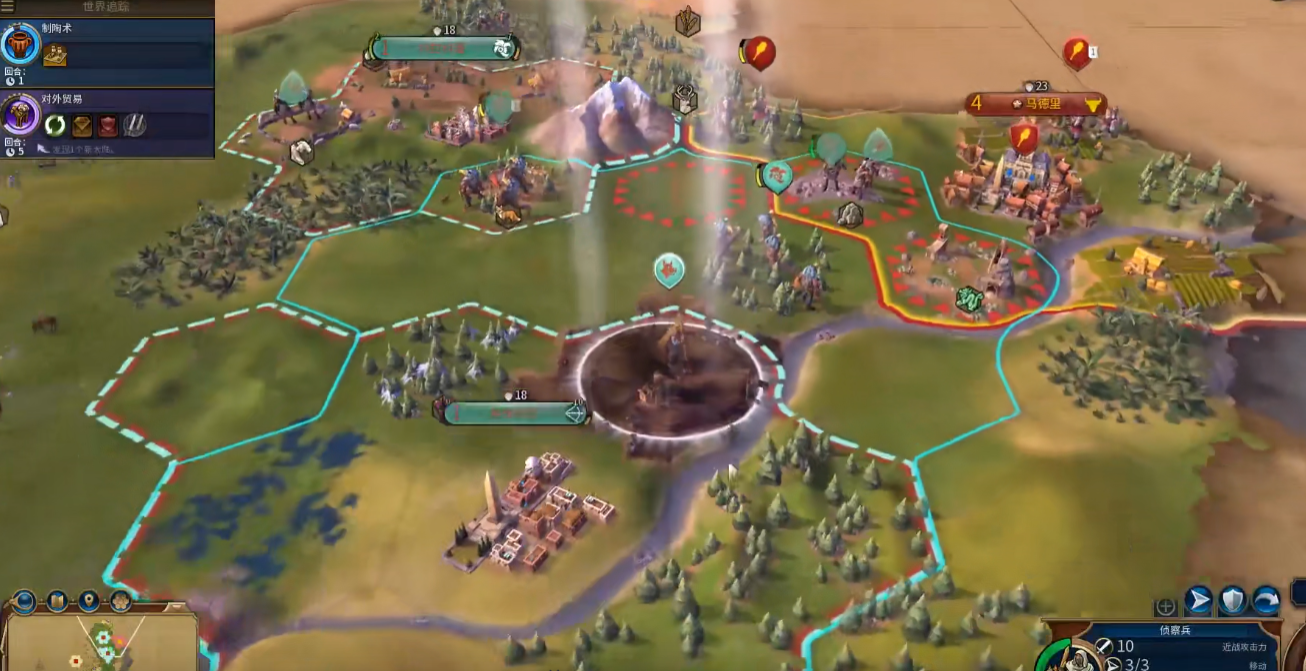Open the world tracker hamburger menu
This screenshot has height=671, width=1306.
(x=6, y=7)
